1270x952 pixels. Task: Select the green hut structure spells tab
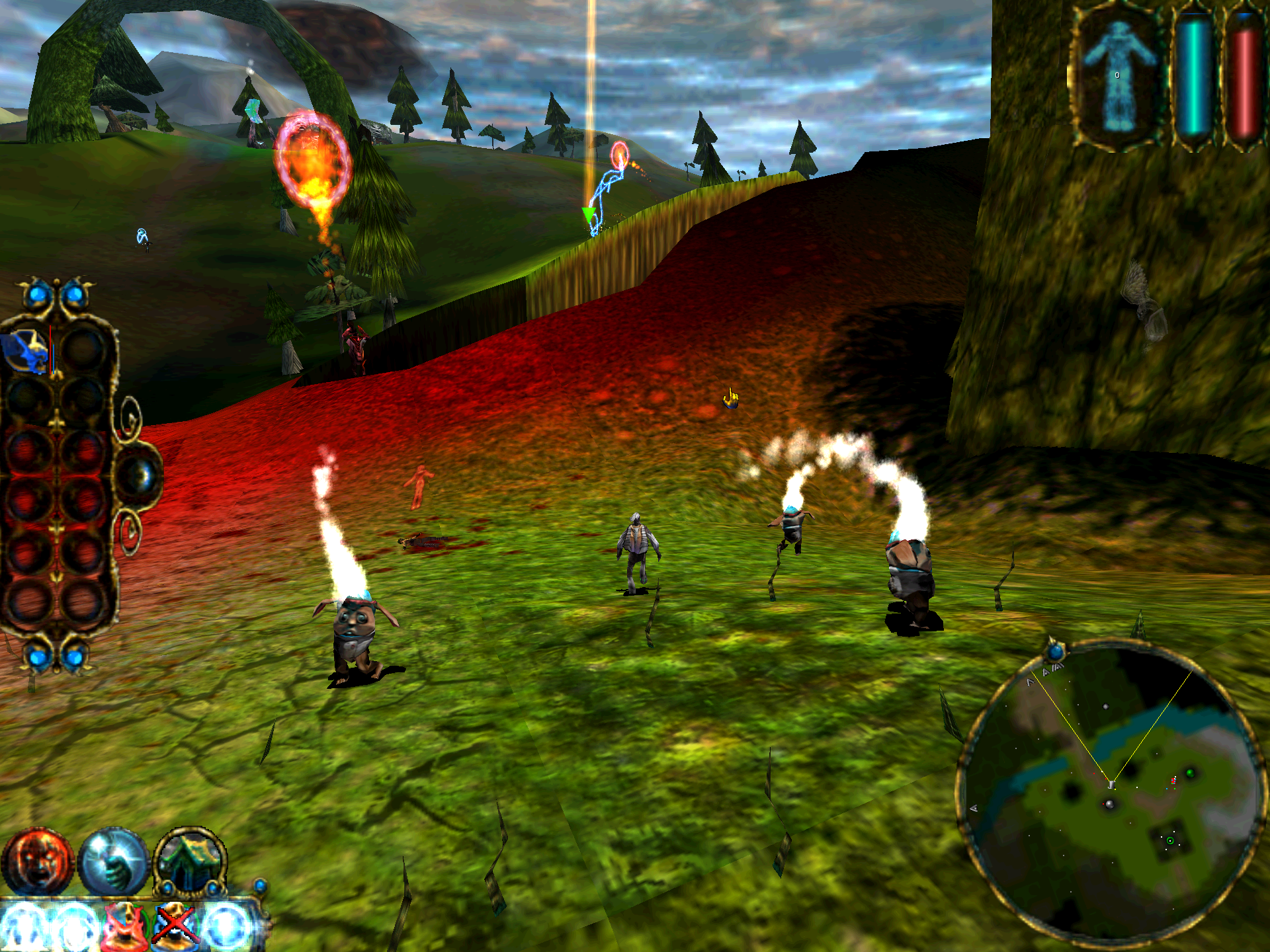click(x=190, y=861)
